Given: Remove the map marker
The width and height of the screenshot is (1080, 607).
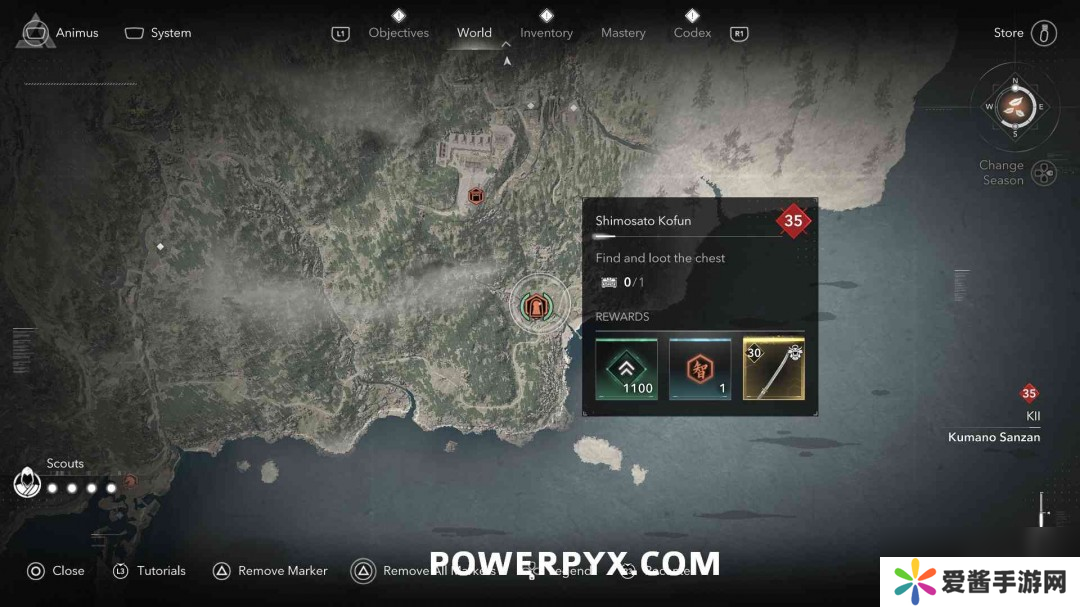Looking at the screenshot, I should 270,571.
